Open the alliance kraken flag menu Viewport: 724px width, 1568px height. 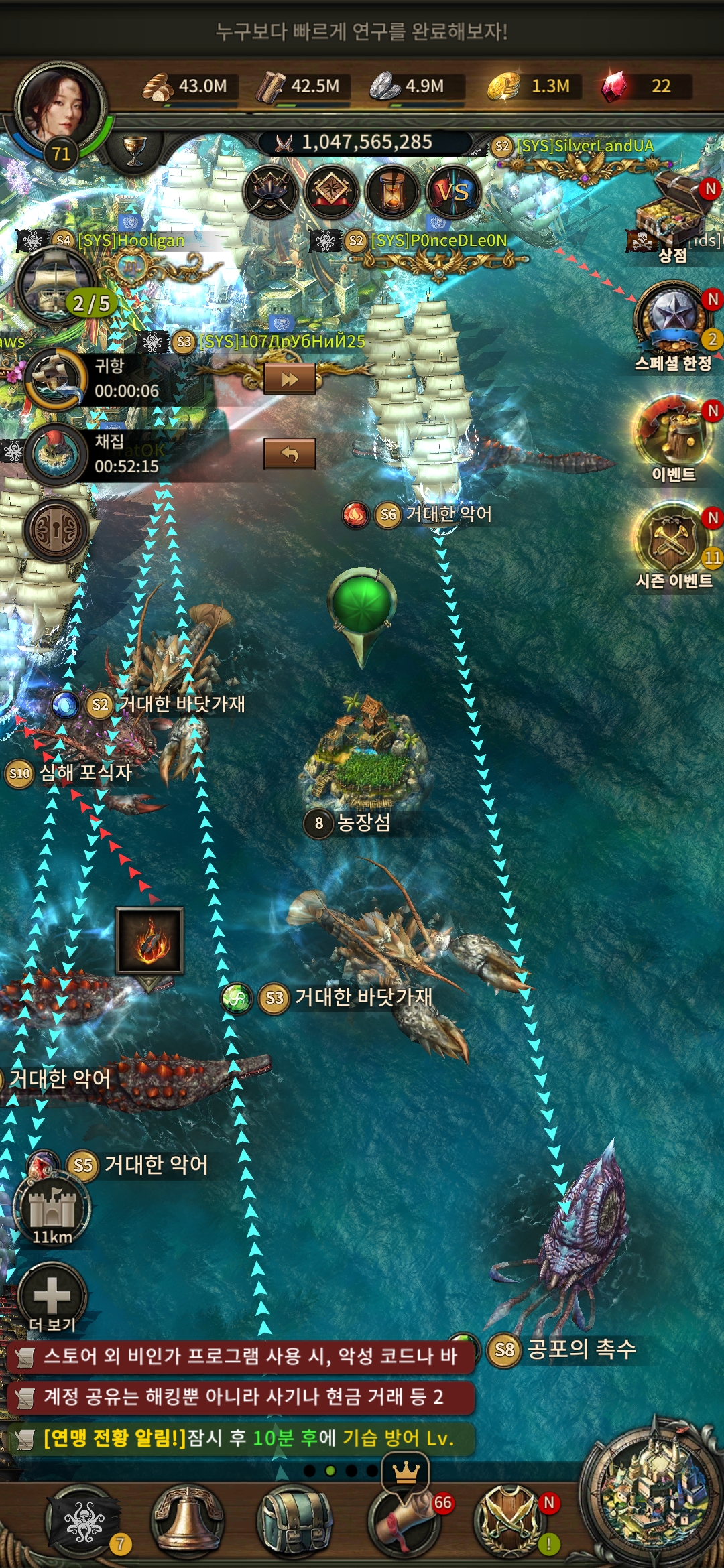82,1520
